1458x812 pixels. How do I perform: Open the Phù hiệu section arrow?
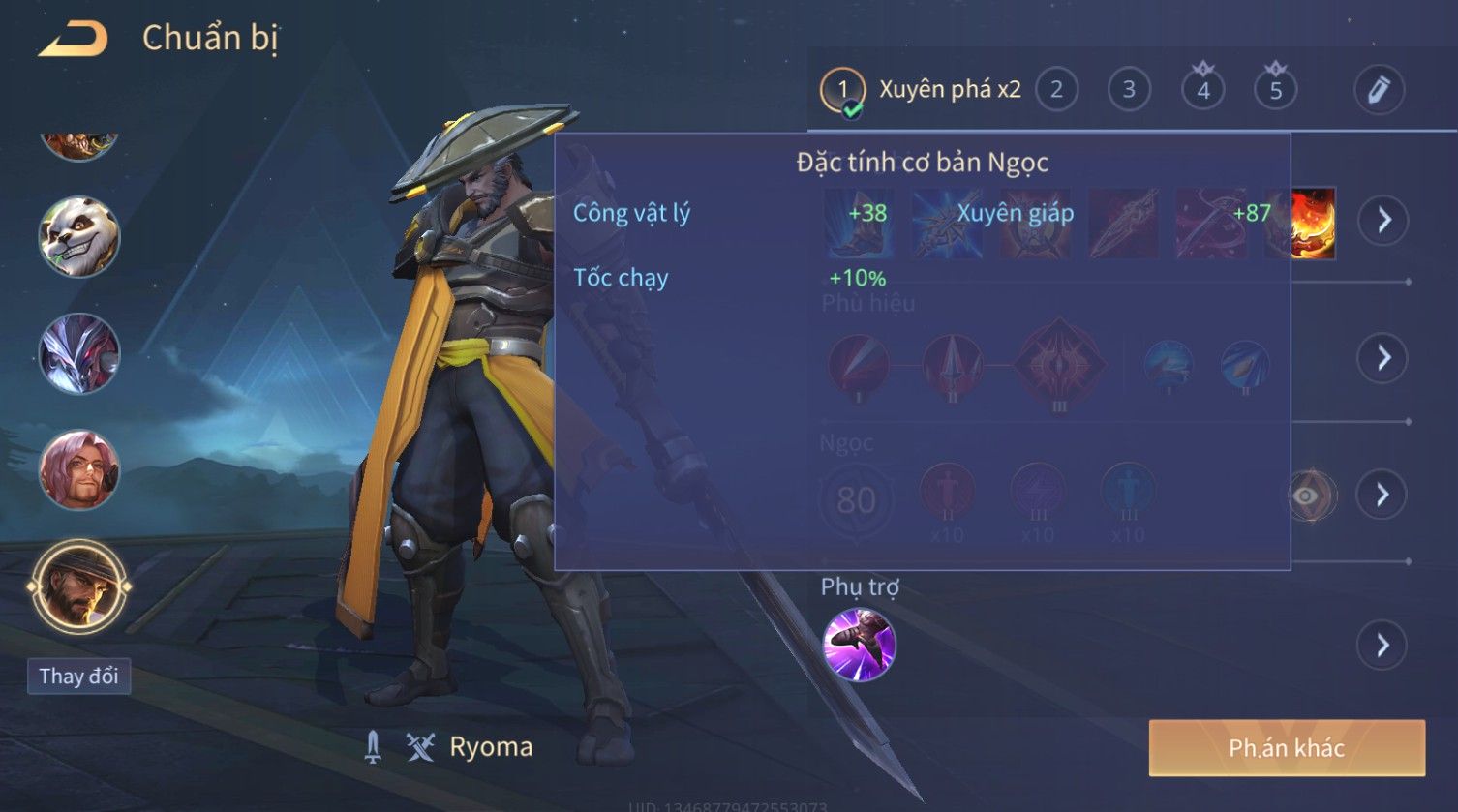(1382, 358)
